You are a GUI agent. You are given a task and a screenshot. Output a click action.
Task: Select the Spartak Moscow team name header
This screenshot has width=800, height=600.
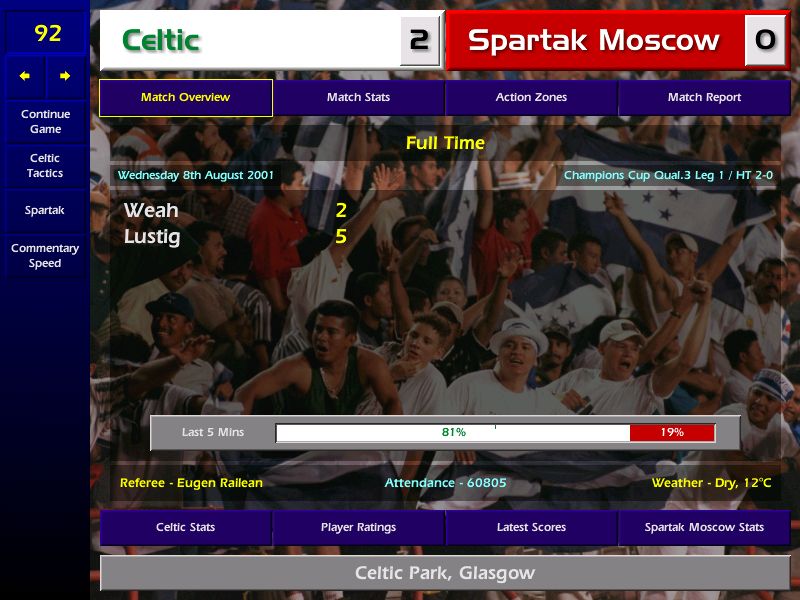click(x=594, y=40)
